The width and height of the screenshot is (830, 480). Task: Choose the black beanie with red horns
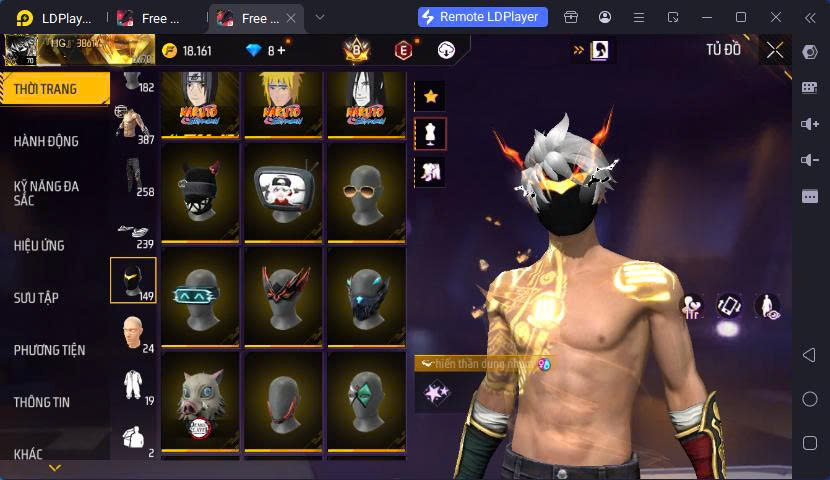(x=200, y=189)
